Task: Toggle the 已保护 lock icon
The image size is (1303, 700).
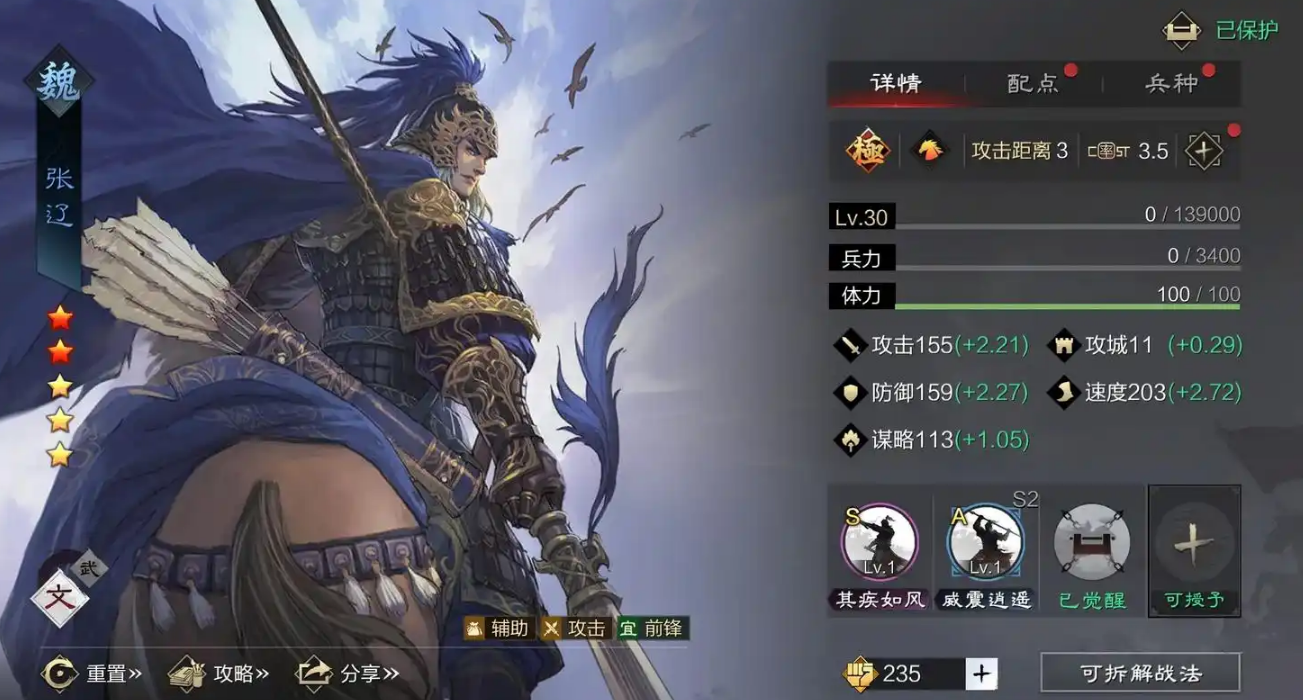Action: pyautogui.click(x=1181, y=30)
